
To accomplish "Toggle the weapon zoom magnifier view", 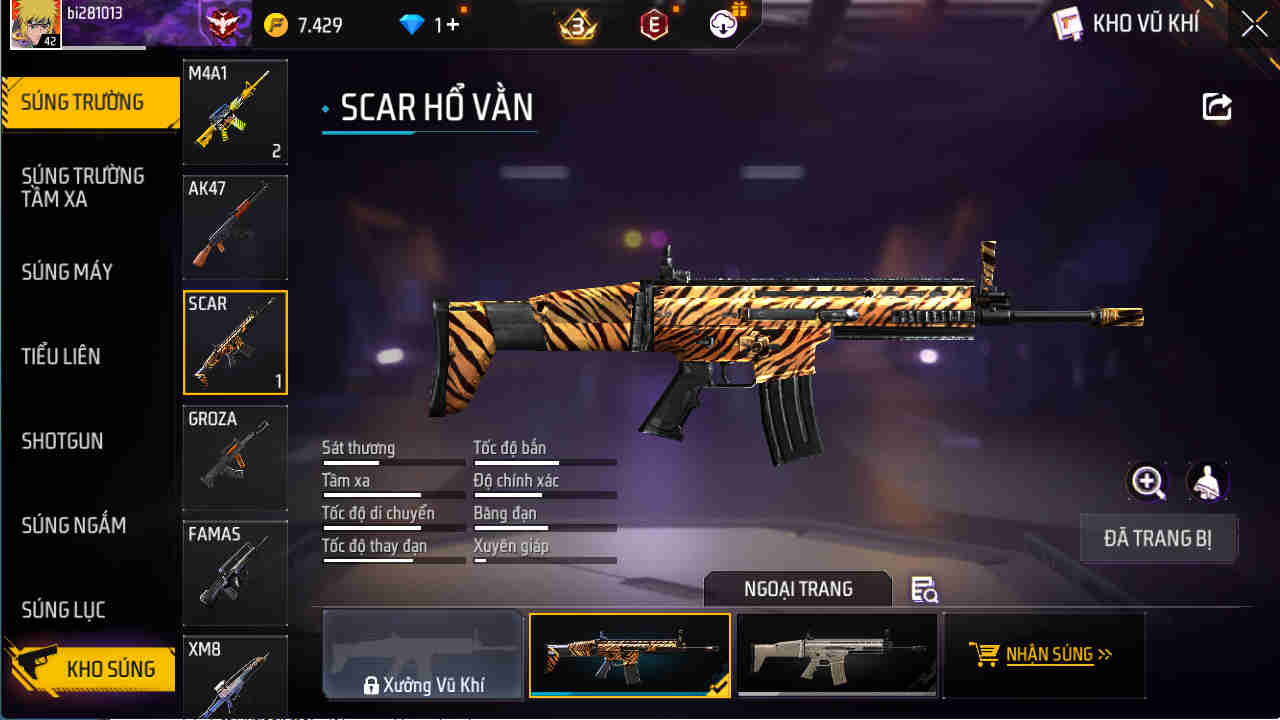I will [x=1147, y=482].
